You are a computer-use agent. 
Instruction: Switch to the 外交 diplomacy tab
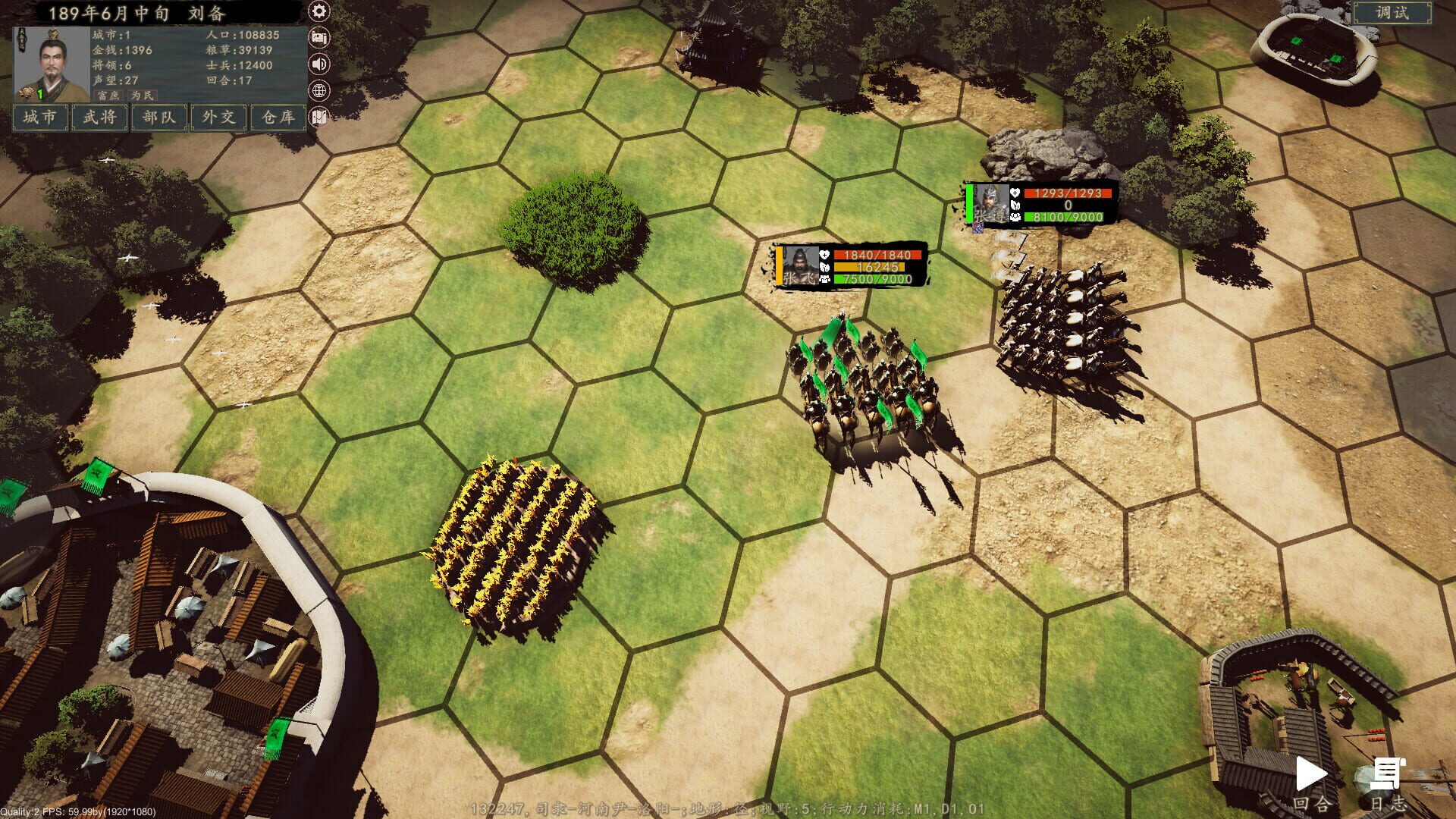click(217, 118)
